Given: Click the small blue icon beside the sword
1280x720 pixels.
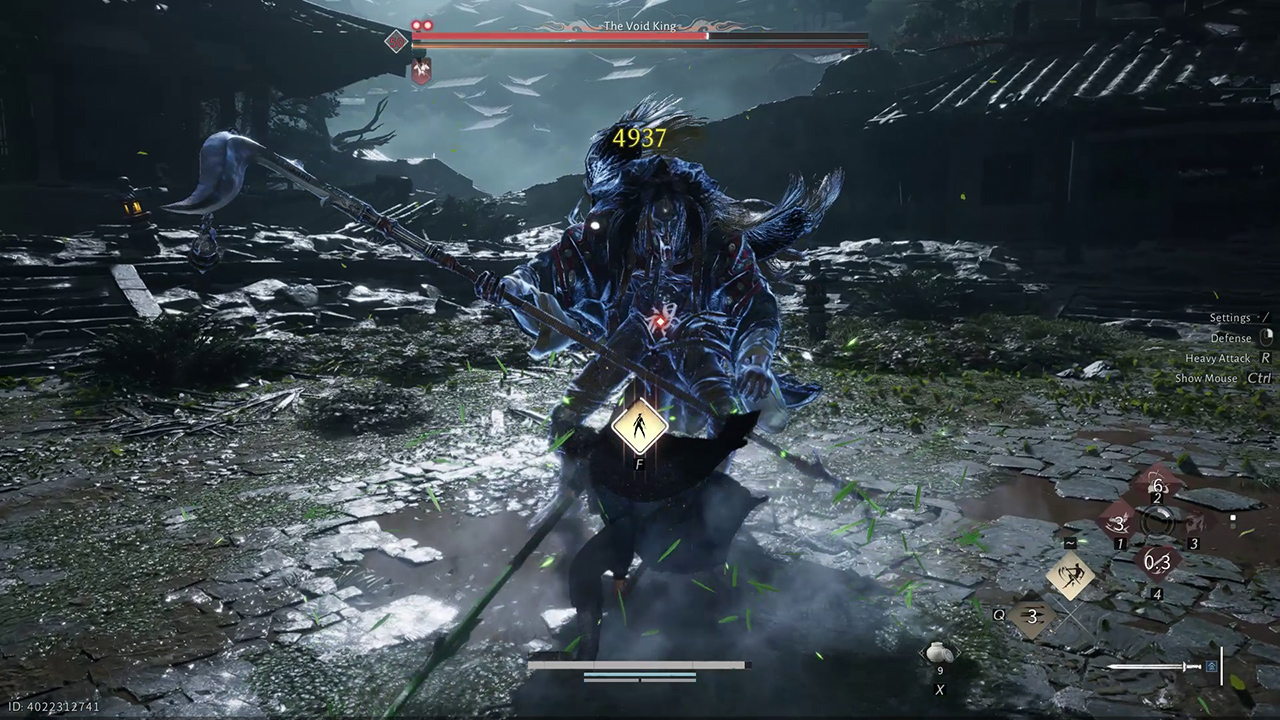Looking at the screenshot, I should click(x=1212, y=666).
